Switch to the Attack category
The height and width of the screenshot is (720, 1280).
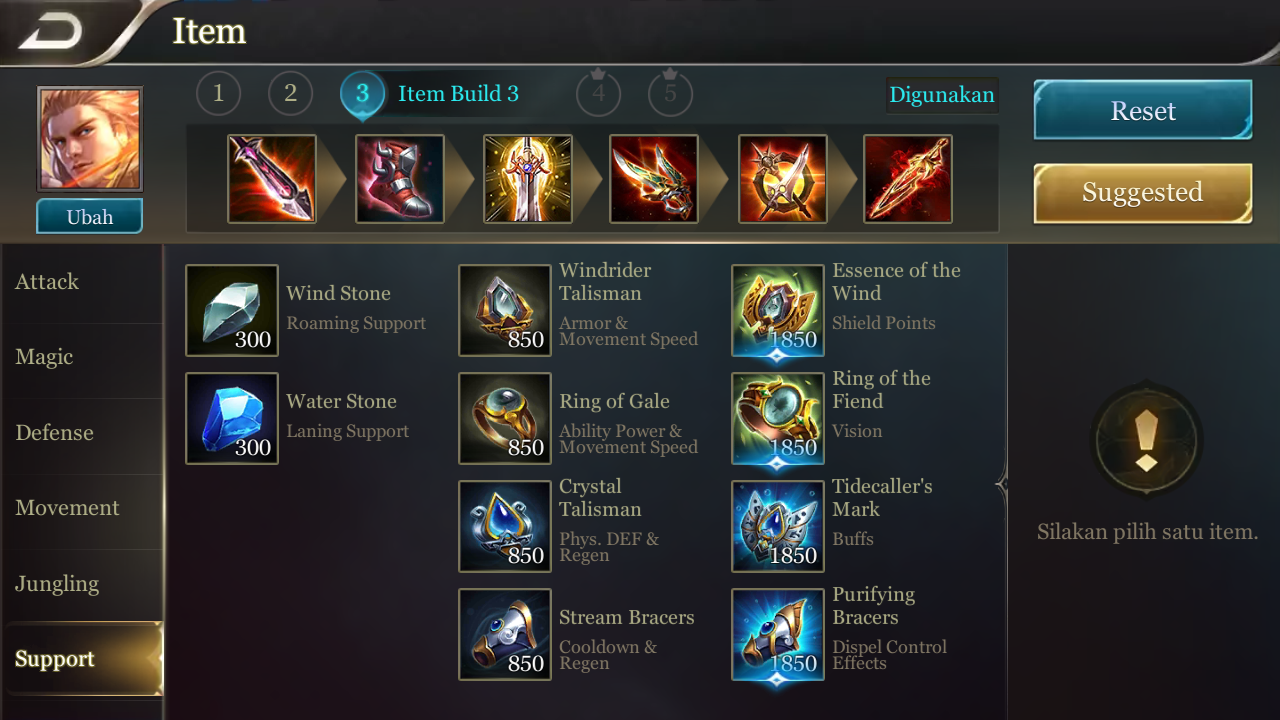tap(46, 281)
